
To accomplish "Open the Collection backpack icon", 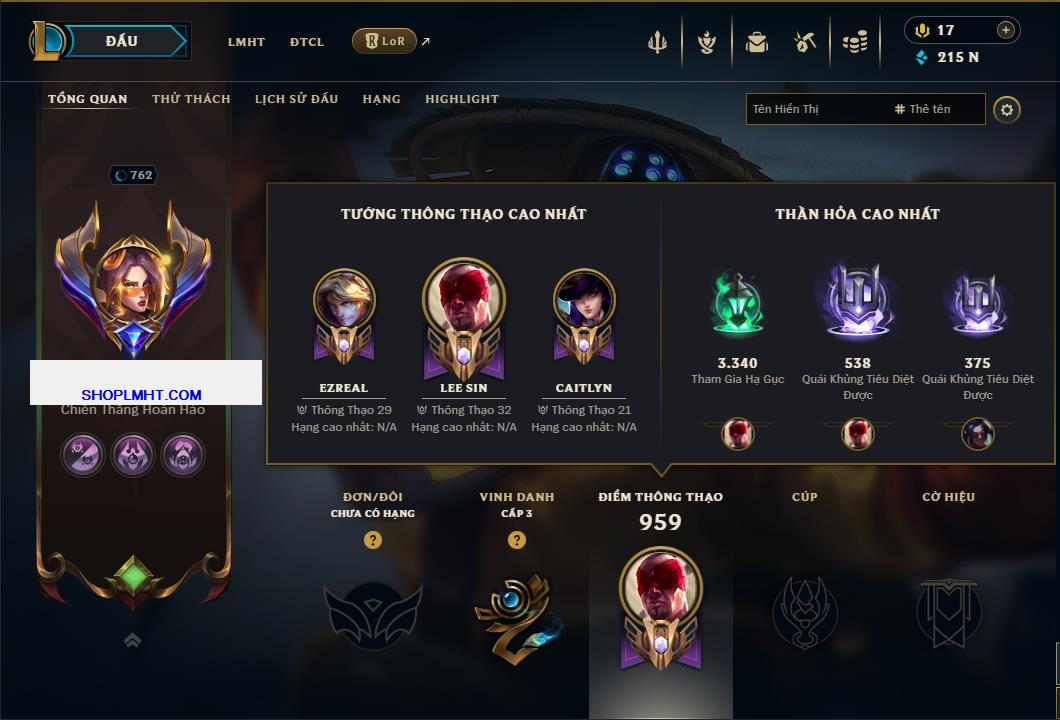I will tap(756, 42).
